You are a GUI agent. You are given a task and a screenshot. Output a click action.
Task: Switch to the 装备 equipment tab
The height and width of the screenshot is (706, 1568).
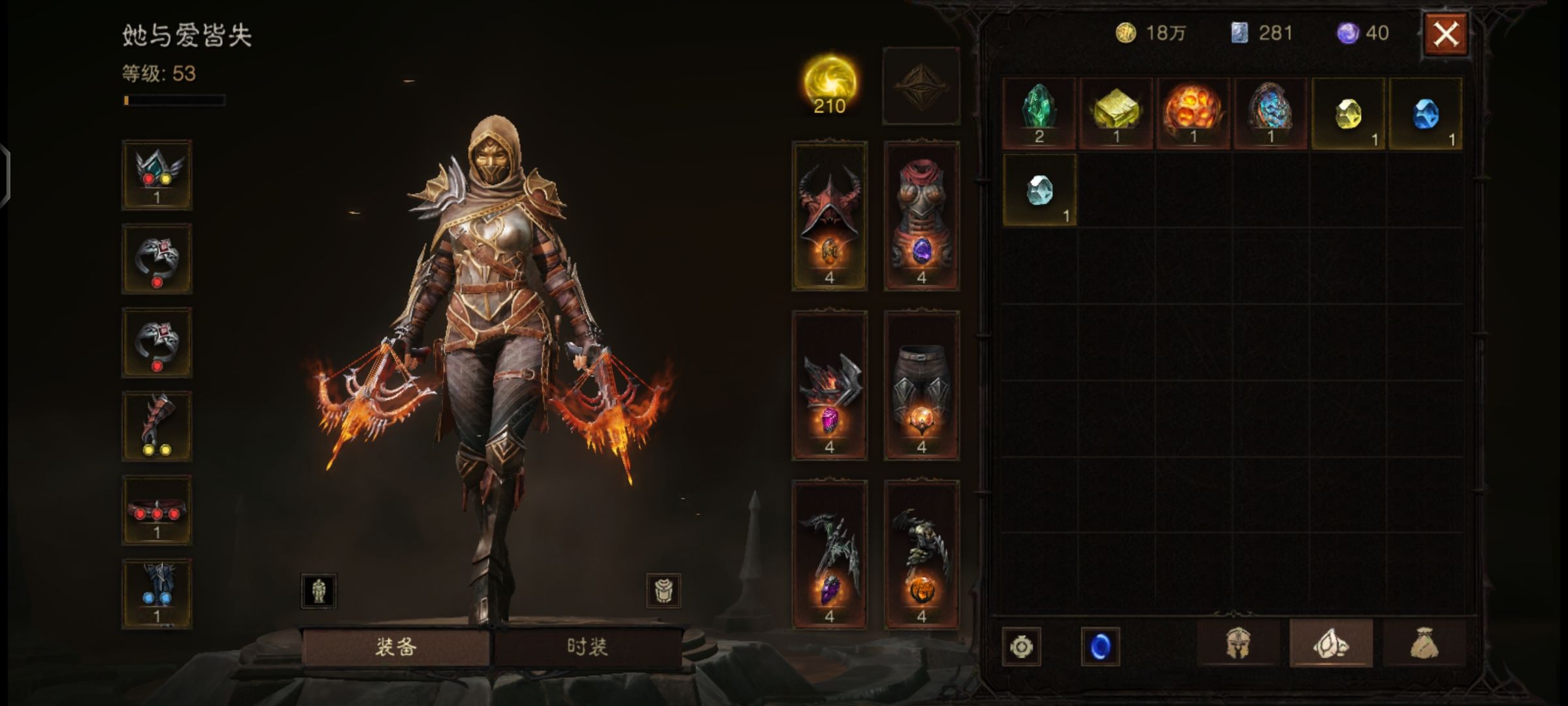[x=396, y=647]
